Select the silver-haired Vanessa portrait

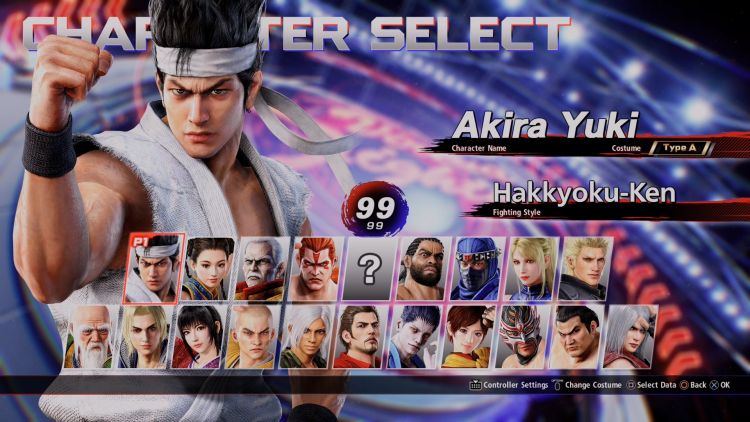306,337
